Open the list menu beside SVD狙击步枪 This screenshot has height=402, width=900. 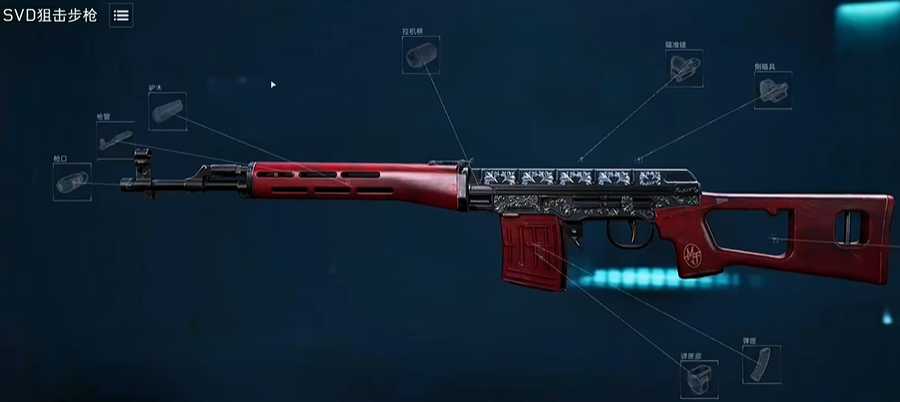121,15
